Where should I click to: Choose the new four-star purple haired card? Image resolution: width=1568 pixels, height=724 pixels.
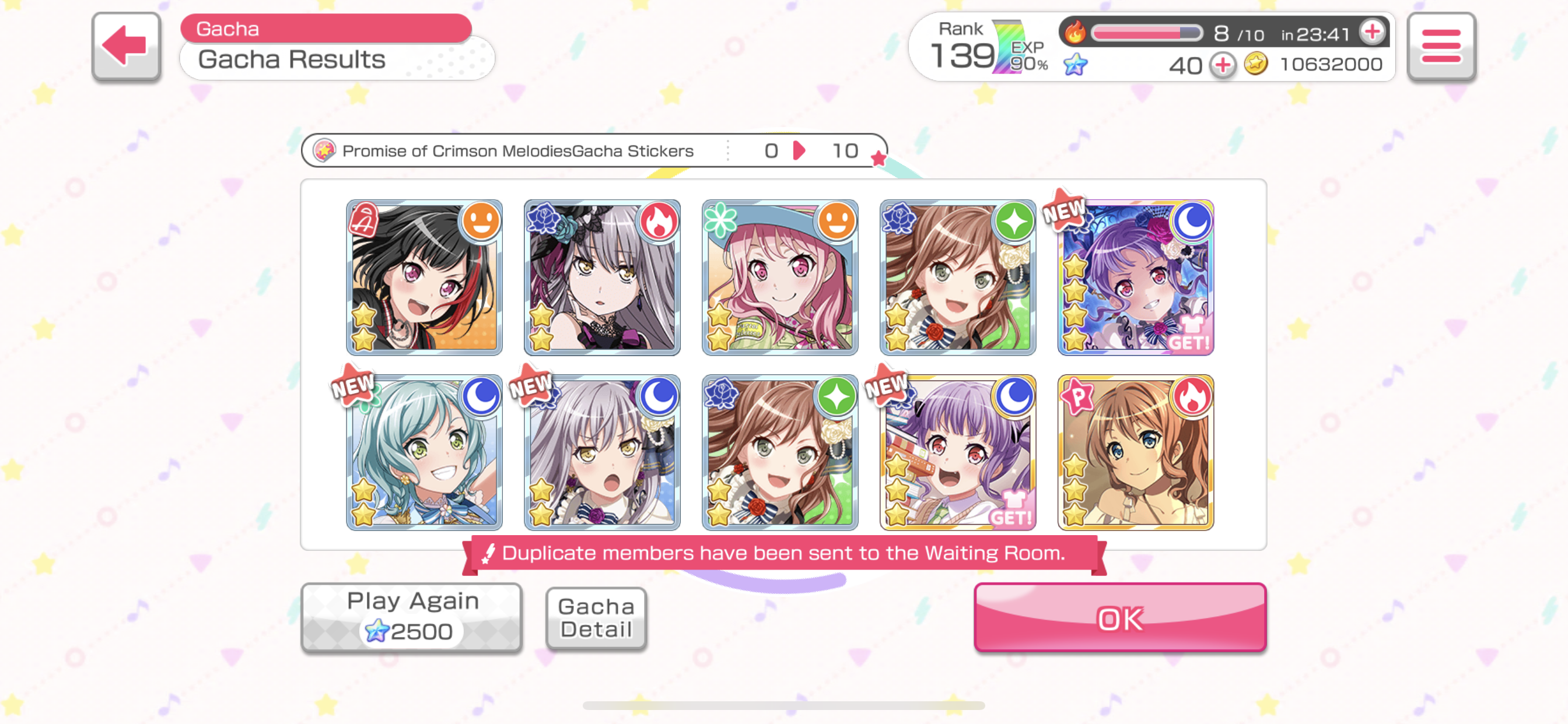coord(1135,277)
